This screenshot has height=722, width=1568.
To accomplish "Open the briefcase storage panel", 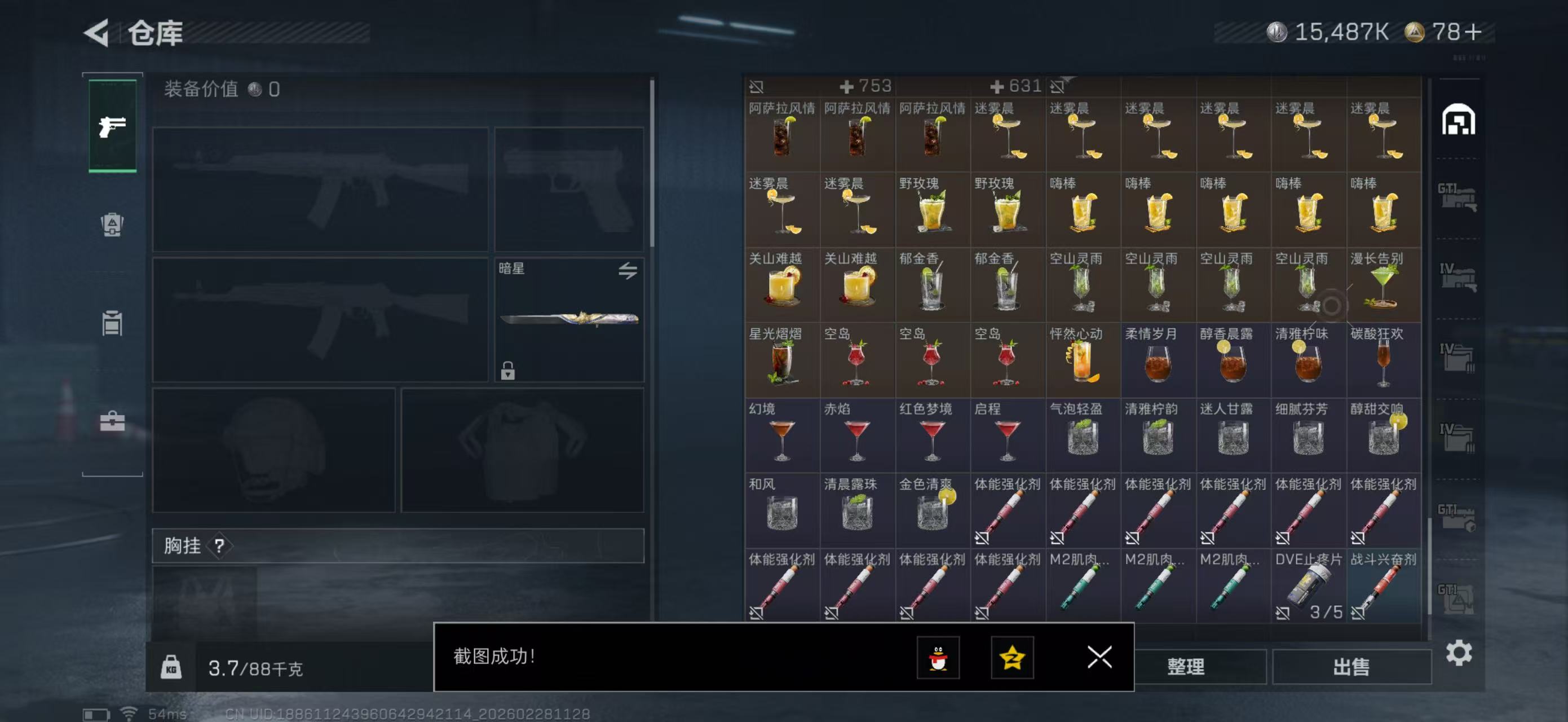I will point(112,423).
